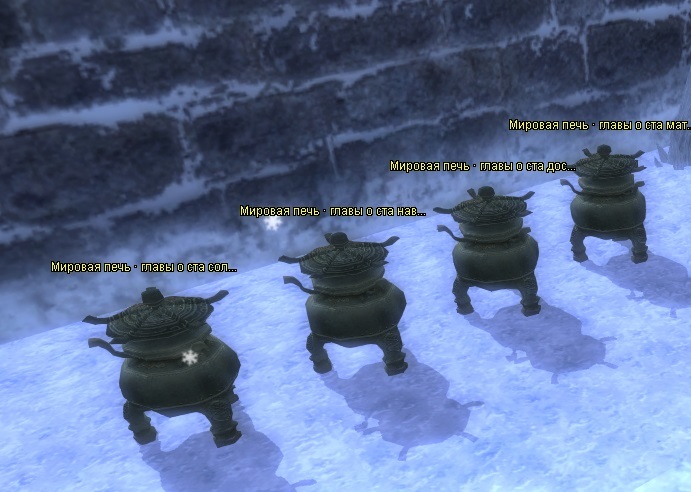
Task: Click the 'главы о ста нав...' furnace name label
Action: 332,211
